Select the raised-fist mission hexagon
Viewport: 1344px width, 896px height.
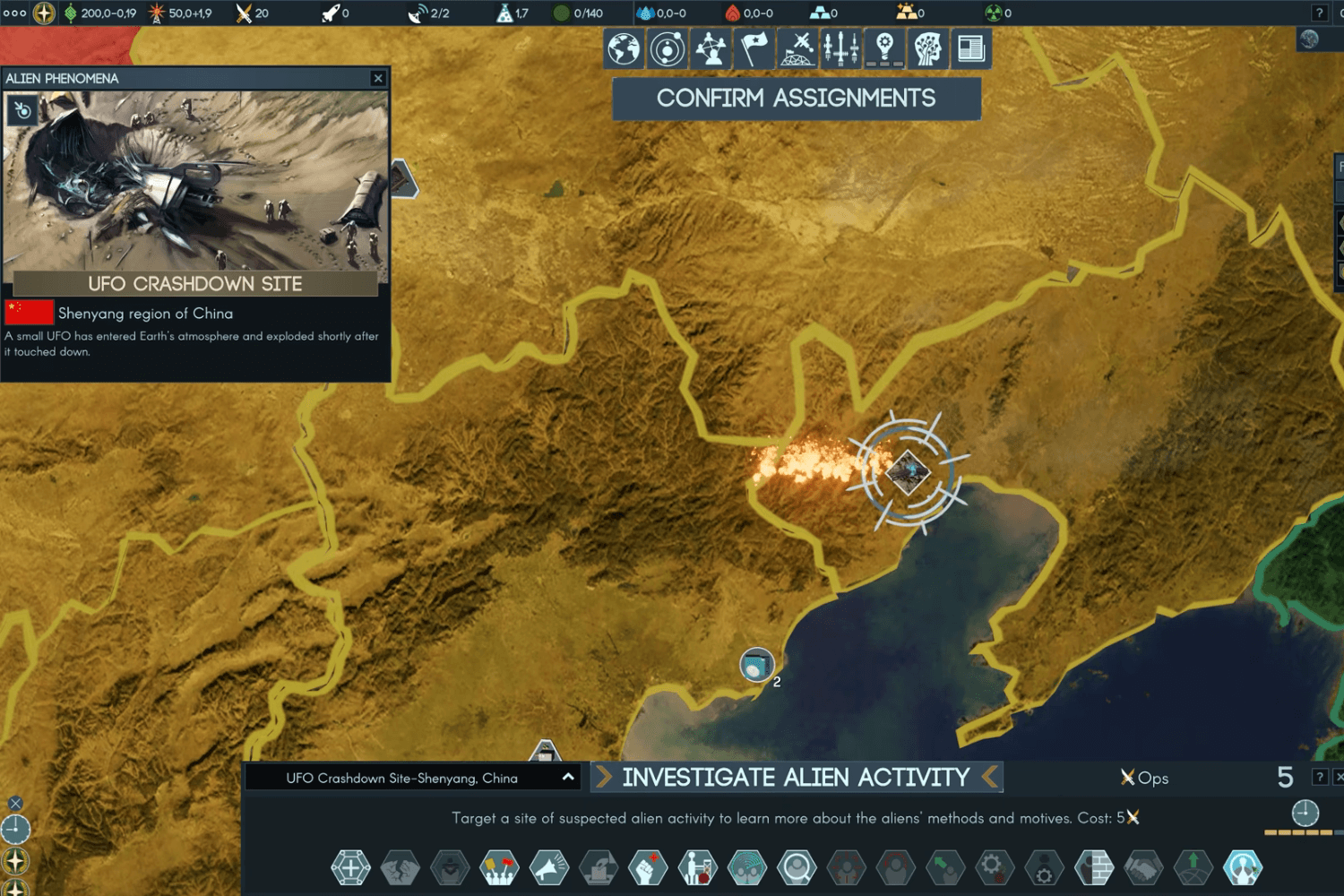(x=650, y=867)
